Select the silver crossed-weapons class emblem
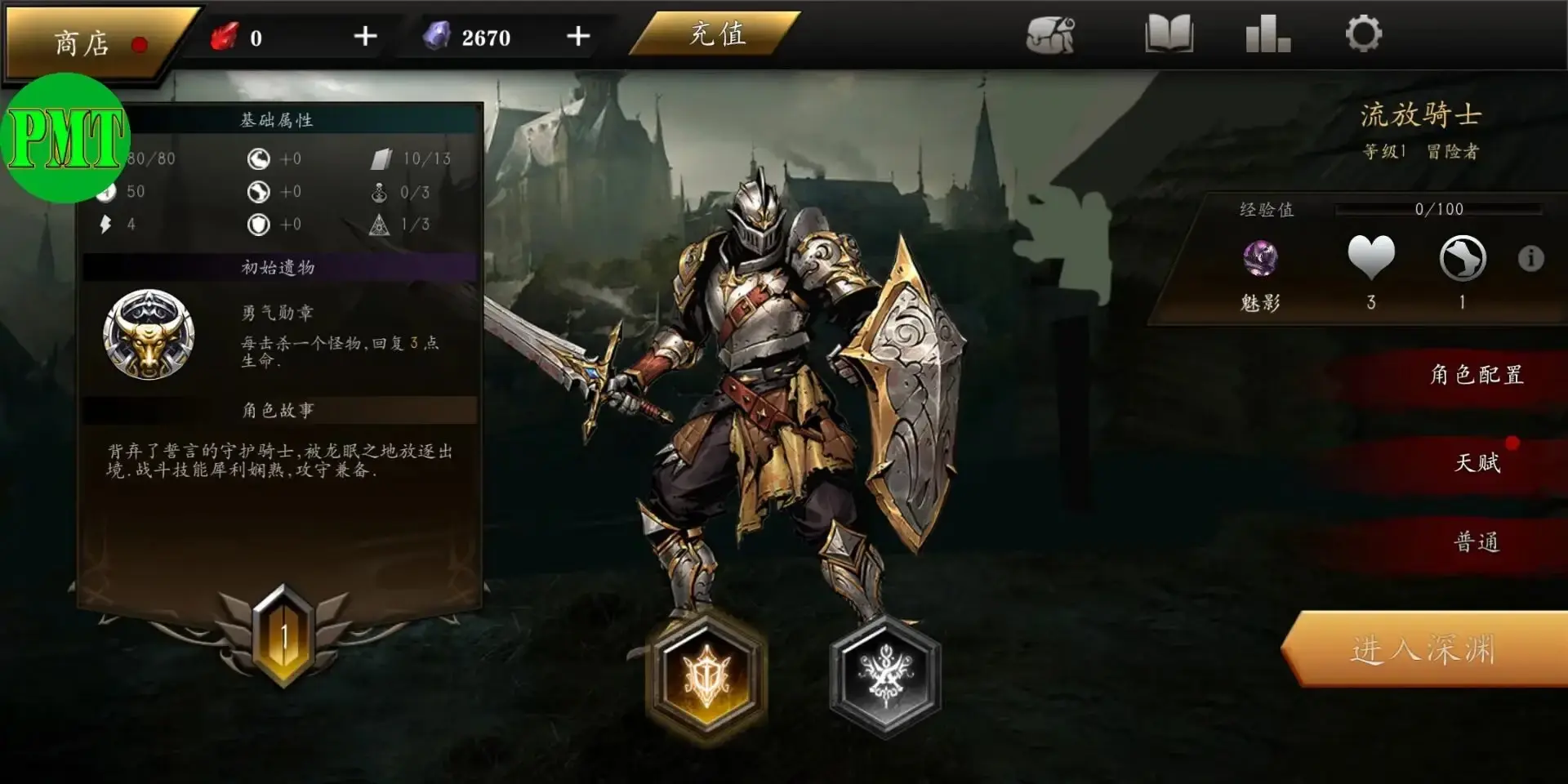The width and height of the screenshot is (1568, 784). click(885, 676)
